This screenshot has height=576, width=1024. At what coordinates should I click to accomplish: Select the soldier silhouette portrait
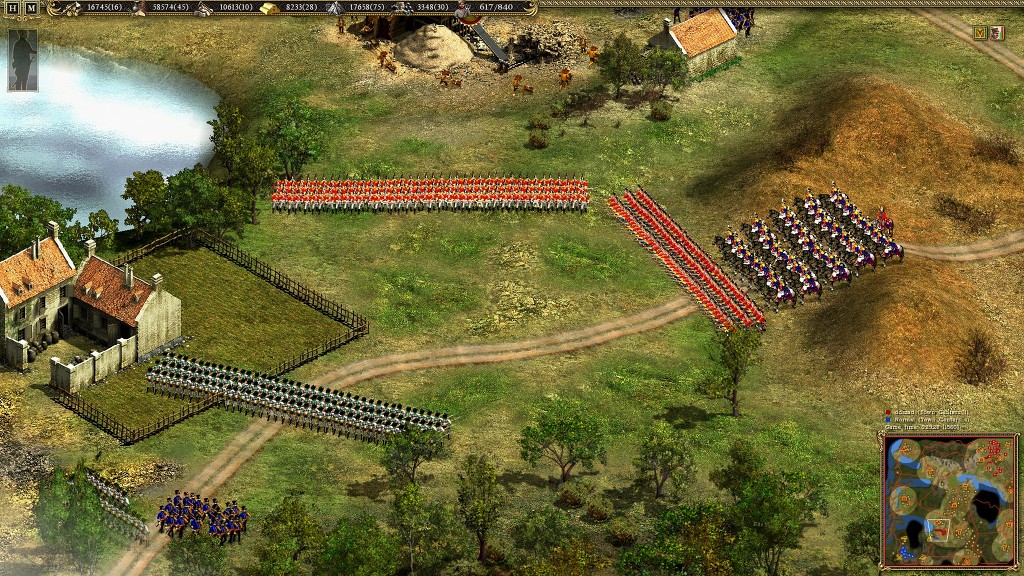click(22, 59)
